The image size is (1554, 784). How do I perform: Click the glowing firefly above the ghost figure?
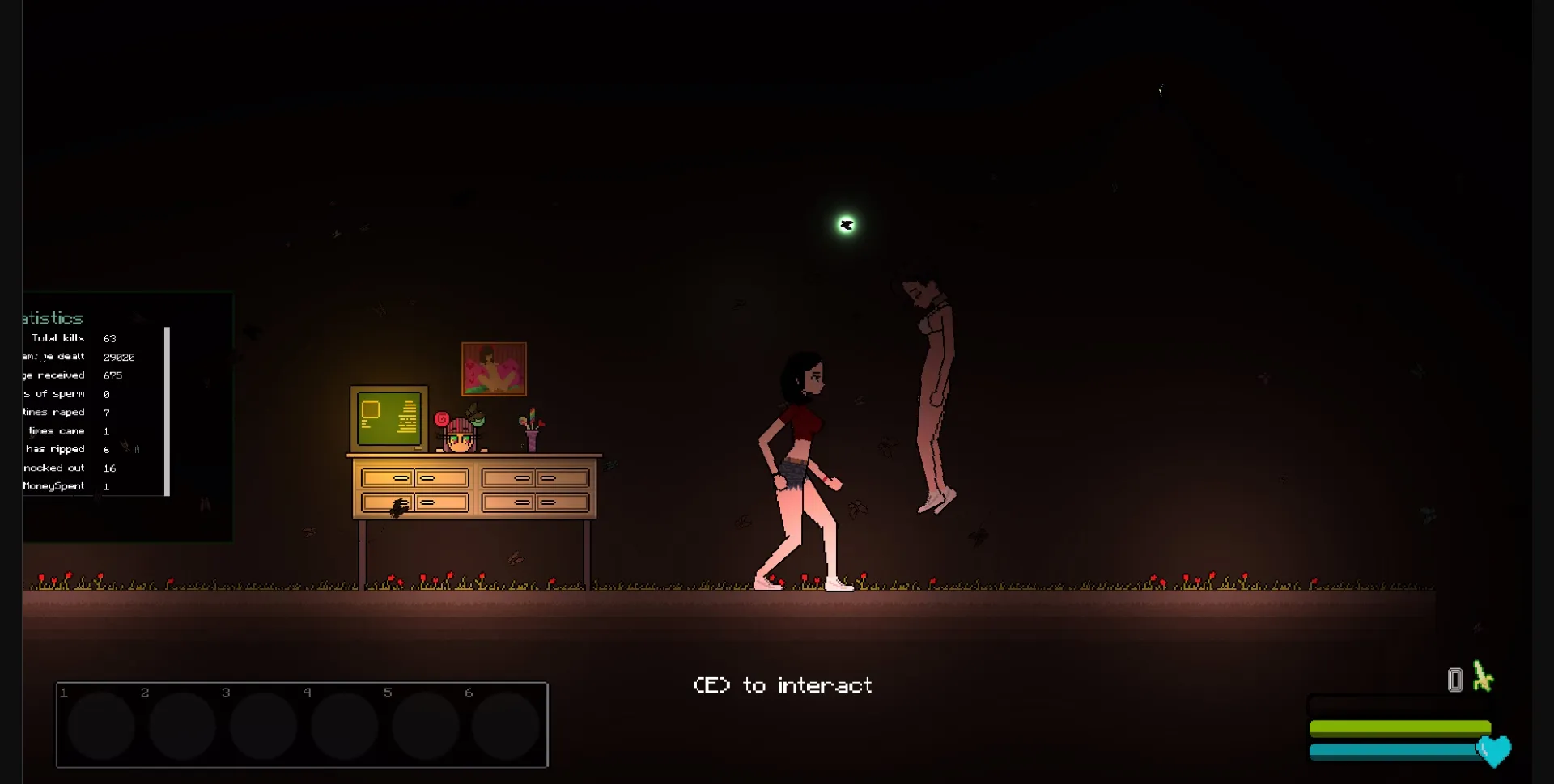tap(847, 224)
